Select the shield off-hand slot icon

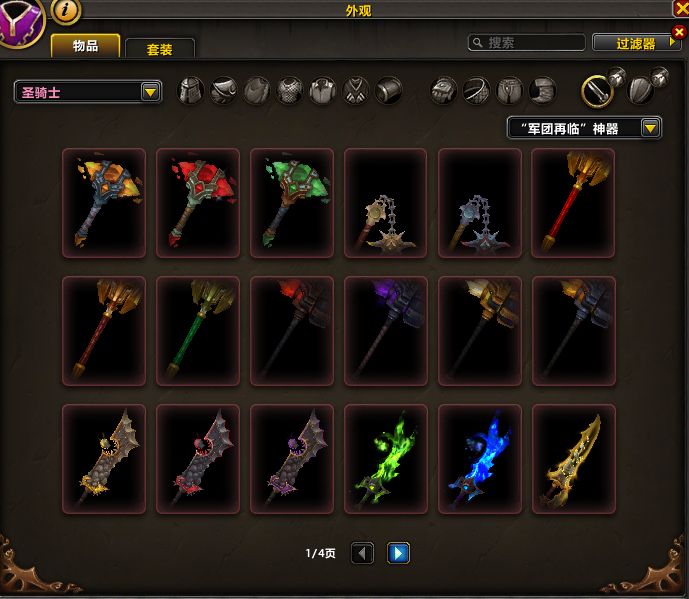(x=640, y=91)
